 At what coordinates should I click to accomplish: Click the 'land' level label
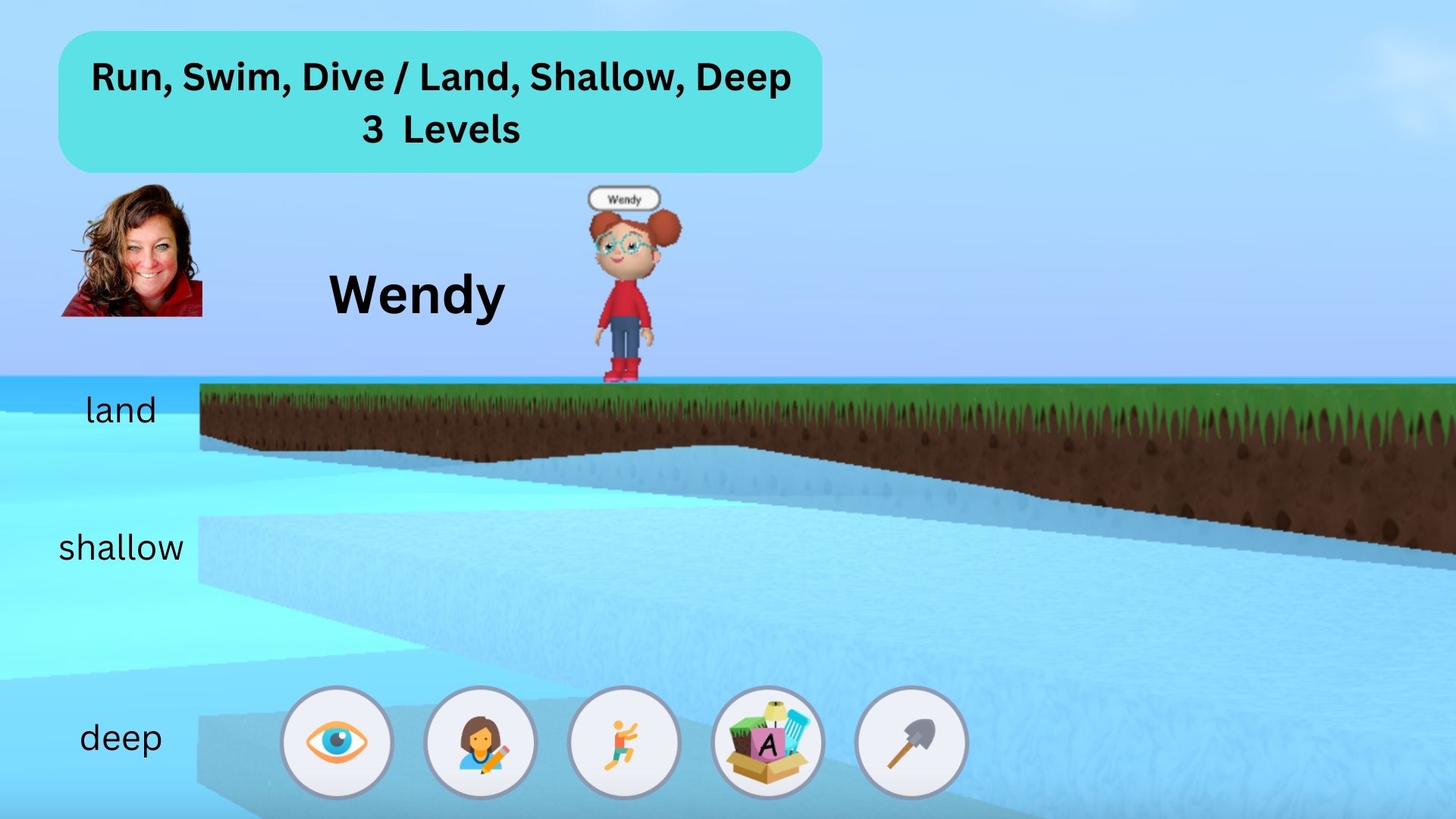pyautogui.click(x=120, y=410)
